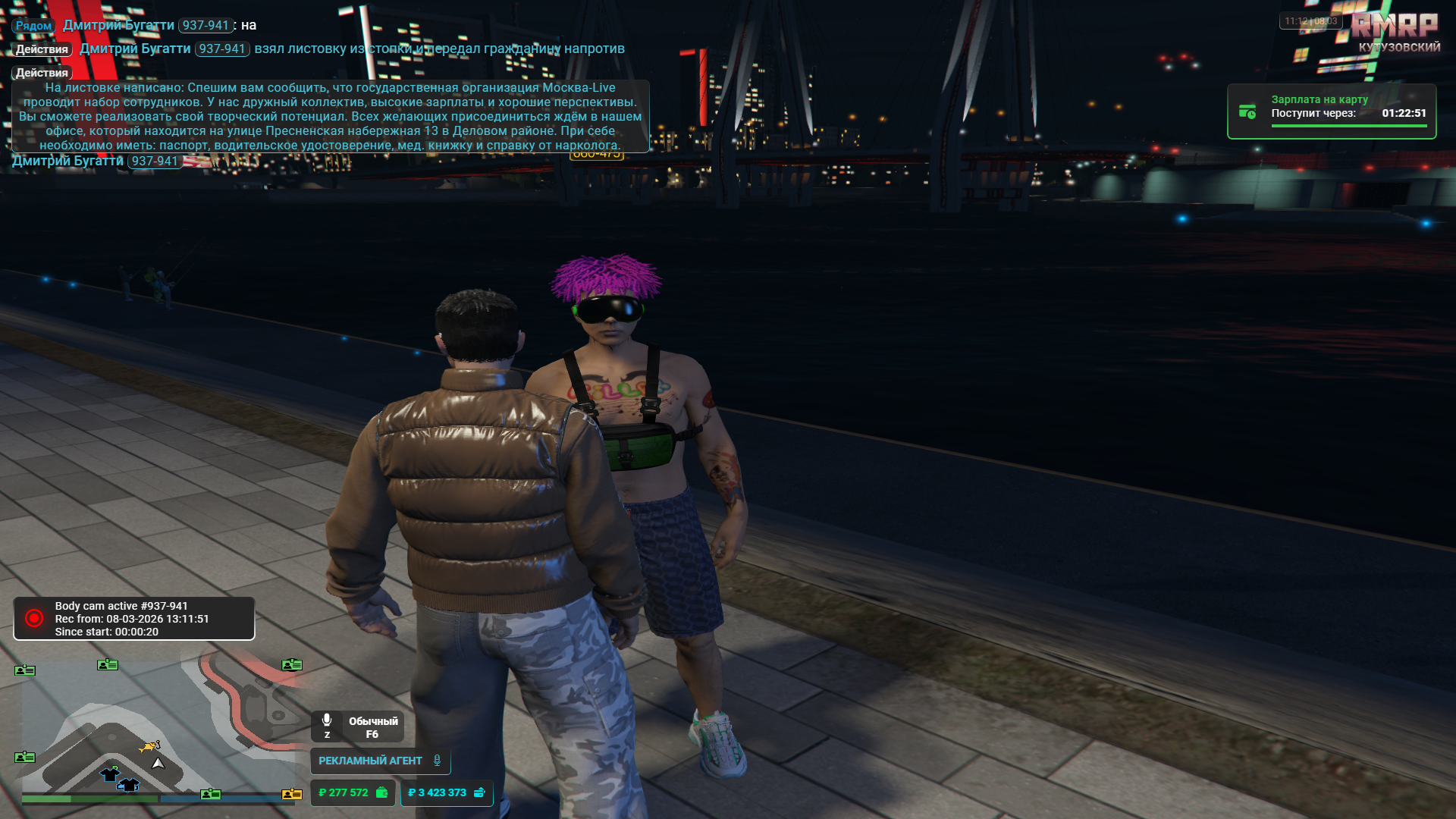Click the green cash wallet balance

tap(353, 792)
